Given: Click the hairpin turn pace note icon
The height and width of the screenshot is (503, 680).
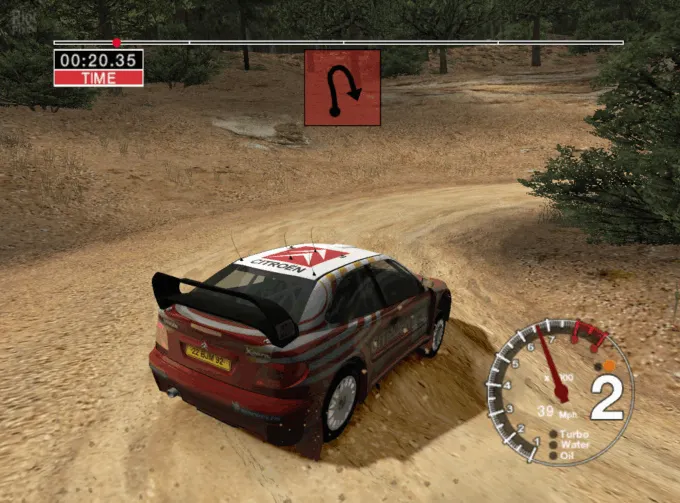Looking at the screenshot, I should (x=342, y=88).
